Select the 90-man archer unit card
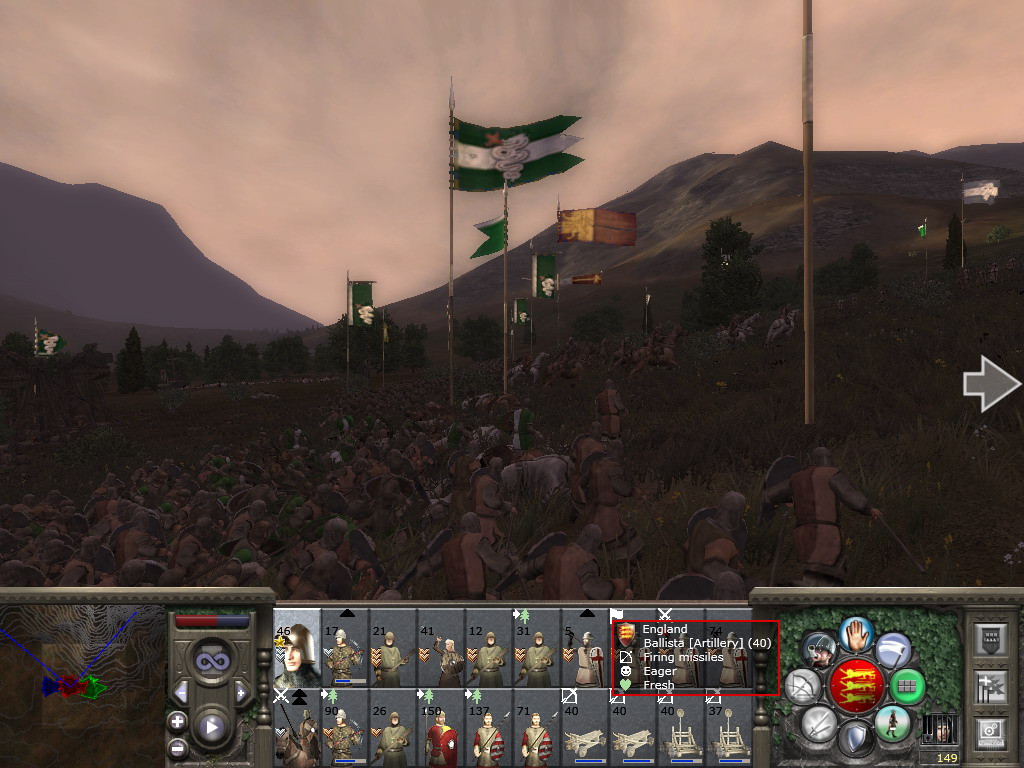The width and height of the screenshot is (1024, 768). 345,727
